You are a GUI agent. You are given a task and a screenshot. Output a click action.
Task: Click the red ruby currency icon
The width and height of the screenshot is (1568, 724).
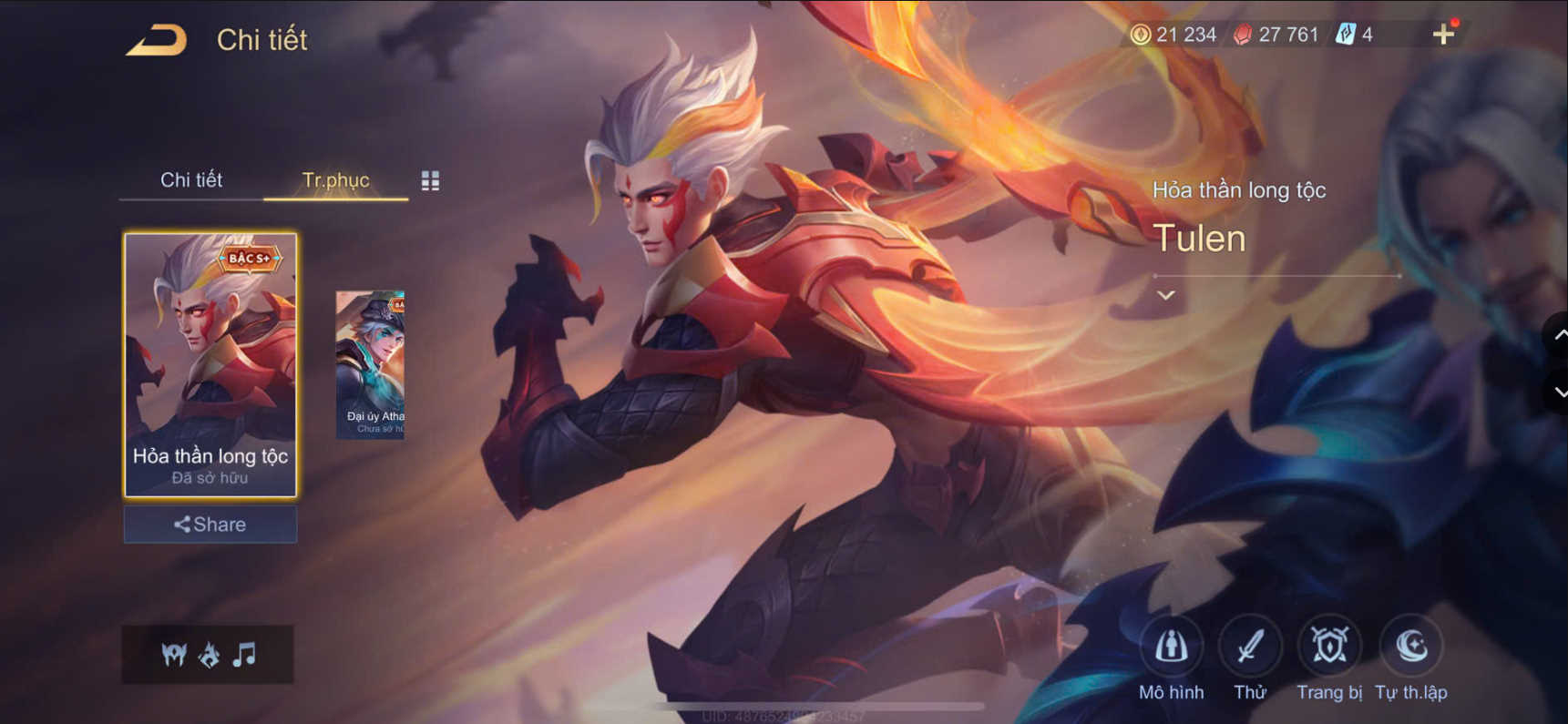coord(1242,35)
